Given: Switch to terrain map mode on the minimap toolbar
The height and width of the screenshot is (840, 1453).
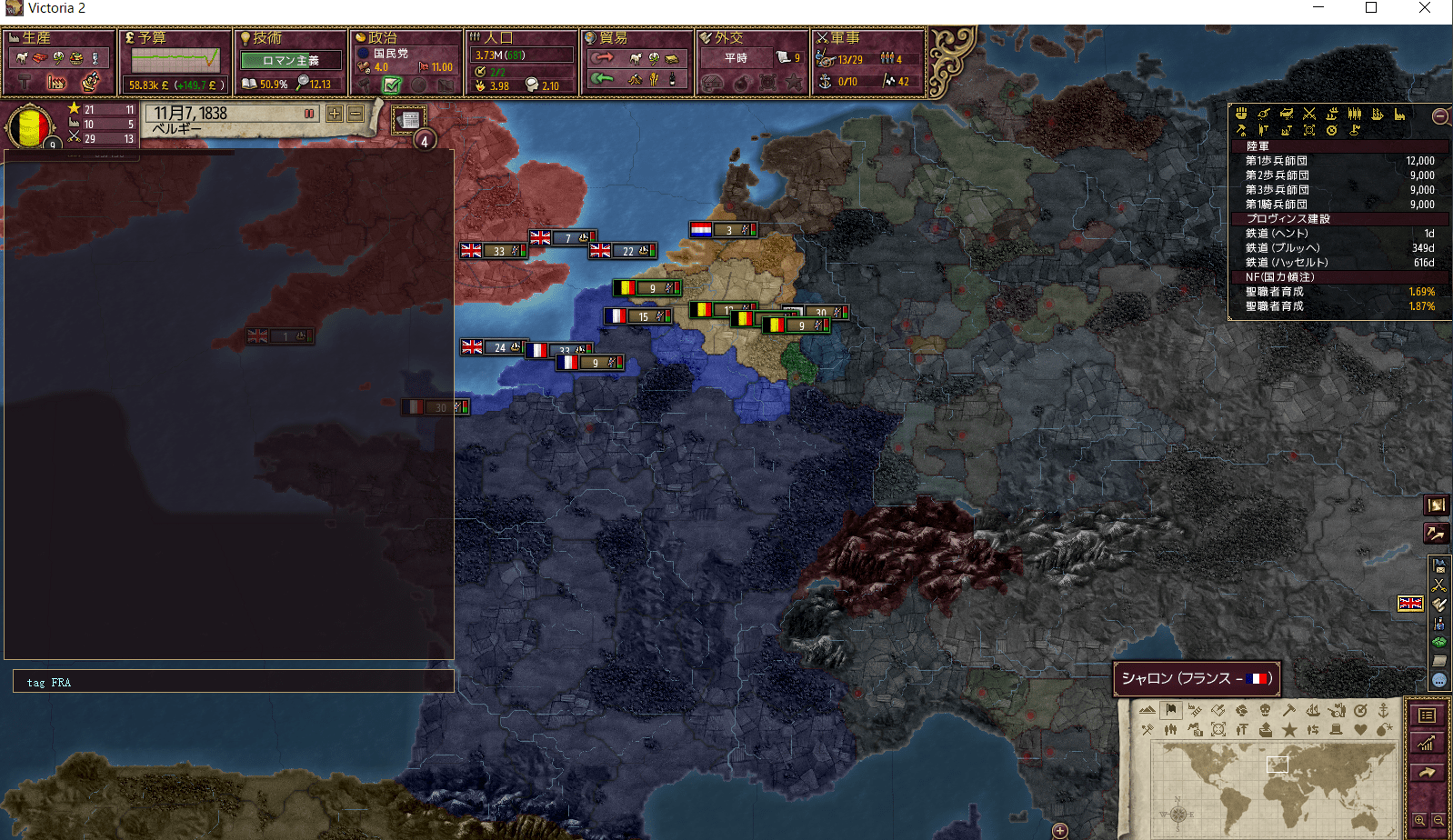Looking at the screenshot, I should pos(1147,711).
